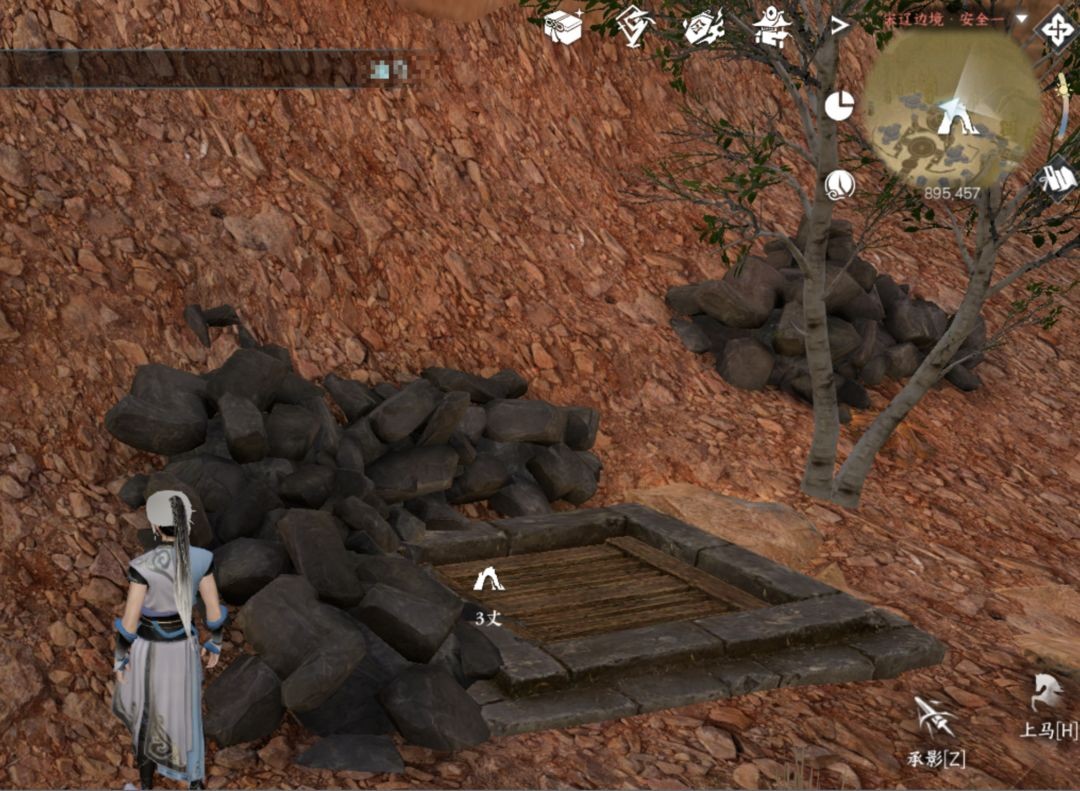The height and width of the screenshot is (791, 1080).
Task: Open the pavilion building icon
Action: (771, 25)
